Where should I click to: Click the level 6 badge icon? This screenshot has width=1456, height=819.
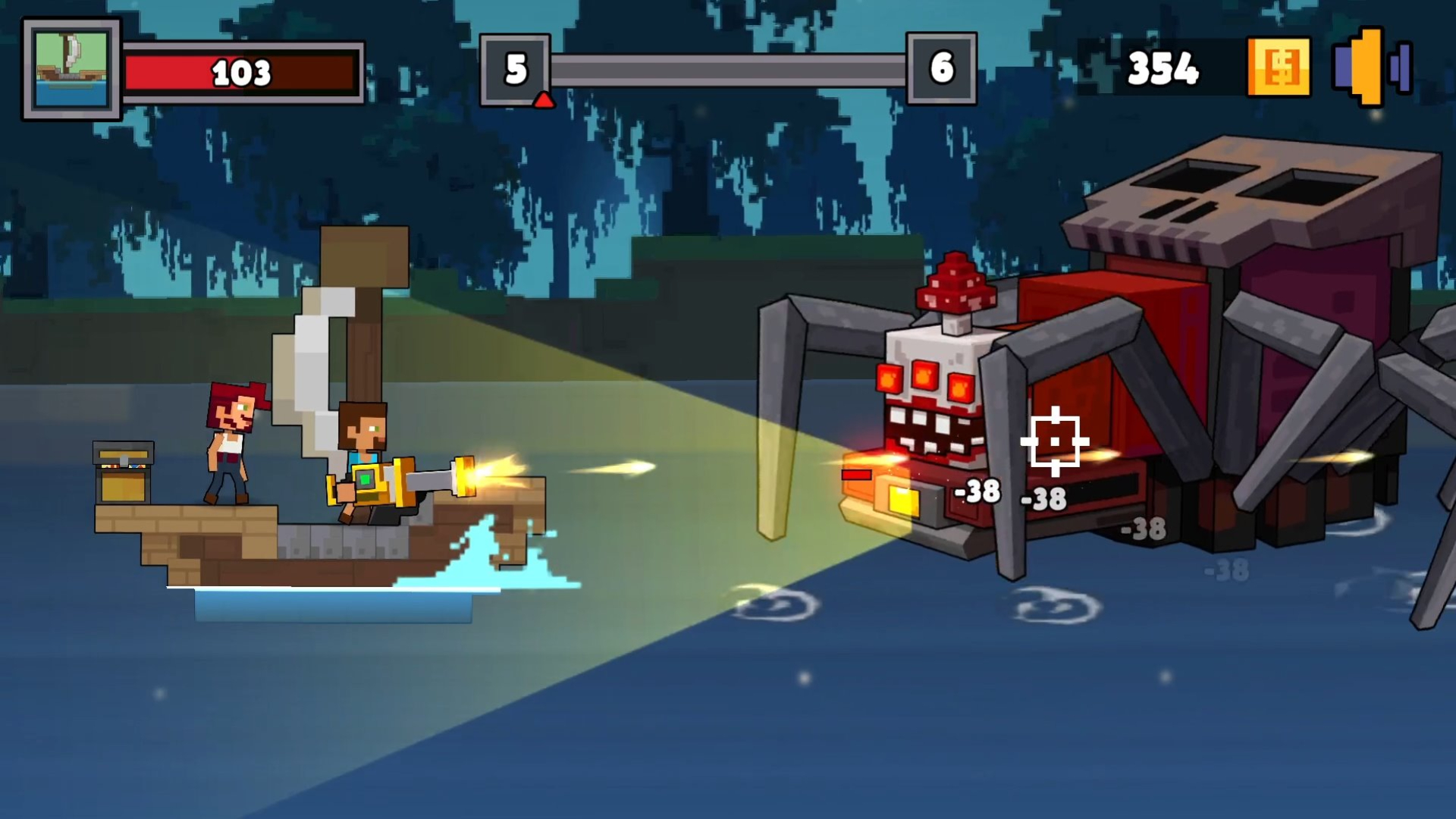pos(942,68)
